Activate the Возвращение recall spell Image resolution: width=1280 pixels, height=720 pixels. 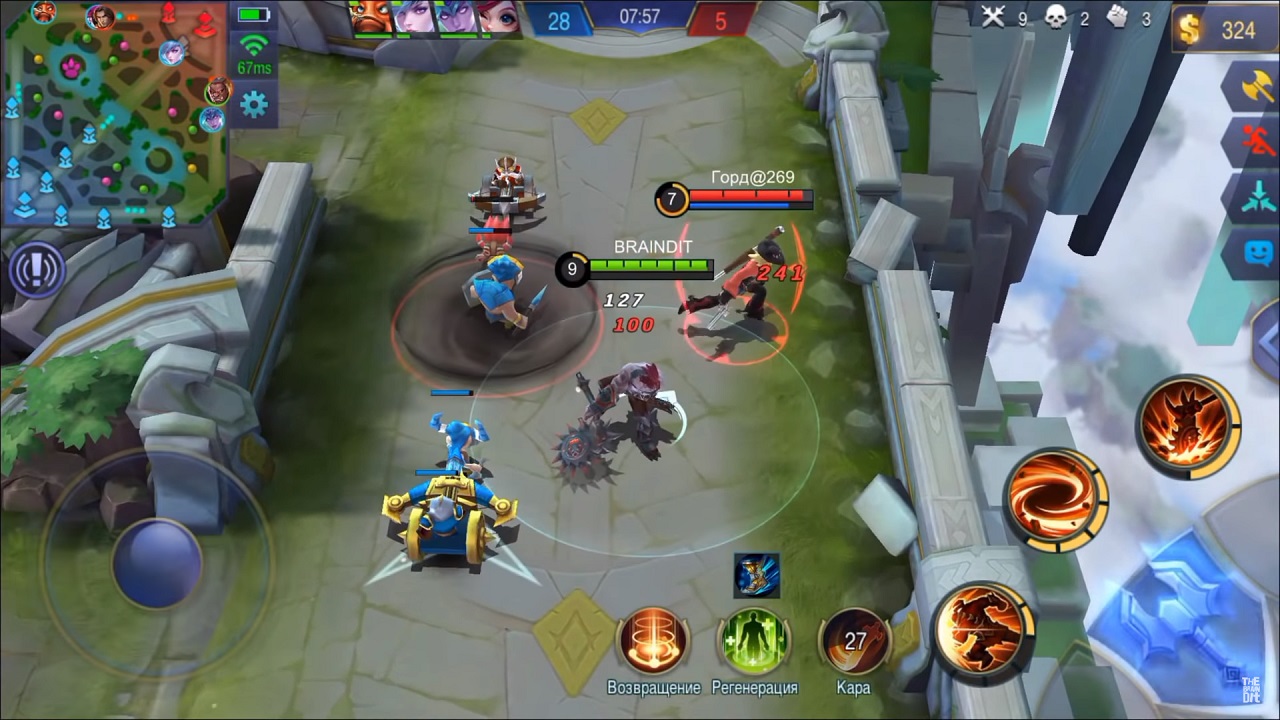[653, 641]
